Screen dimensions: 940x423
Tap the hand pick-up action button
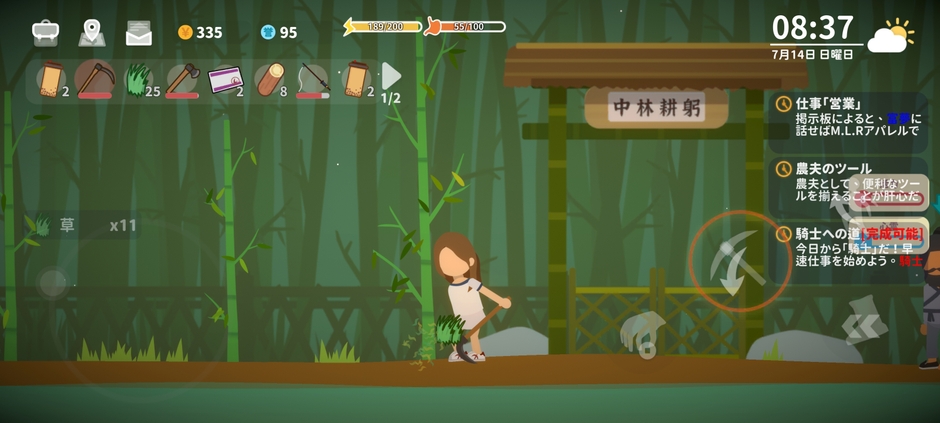click(x=642, y=333)
